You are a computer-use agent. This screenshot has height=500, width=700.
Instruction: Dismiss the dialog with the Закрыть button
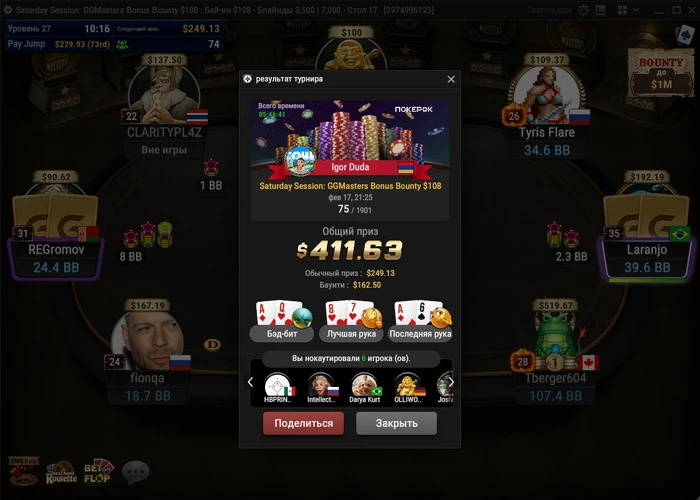pos(396,423)
